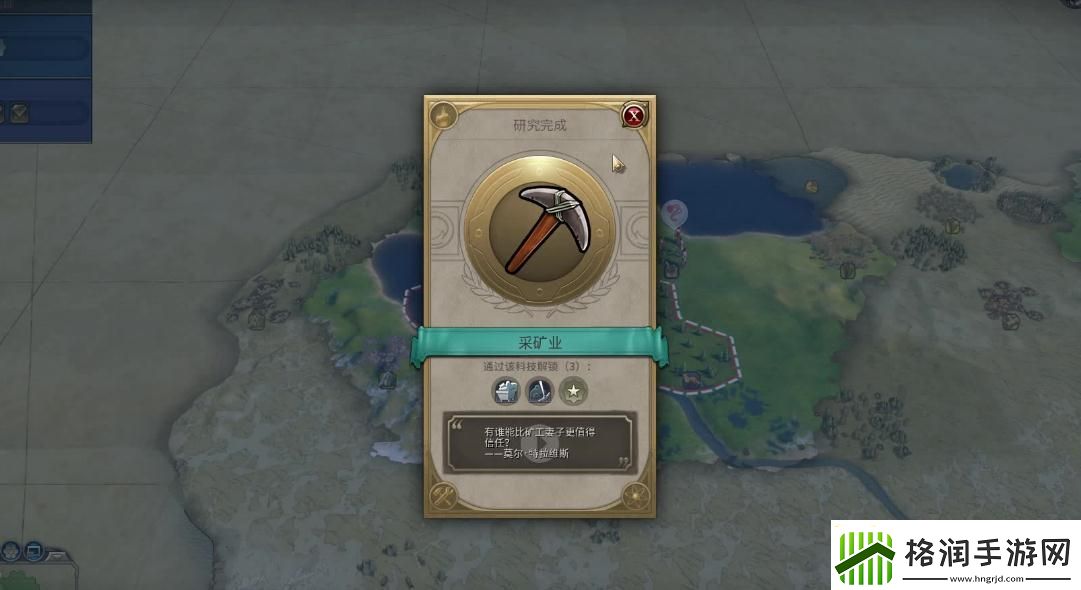Inspect the second unlock icon with the pick

[540, 391]
